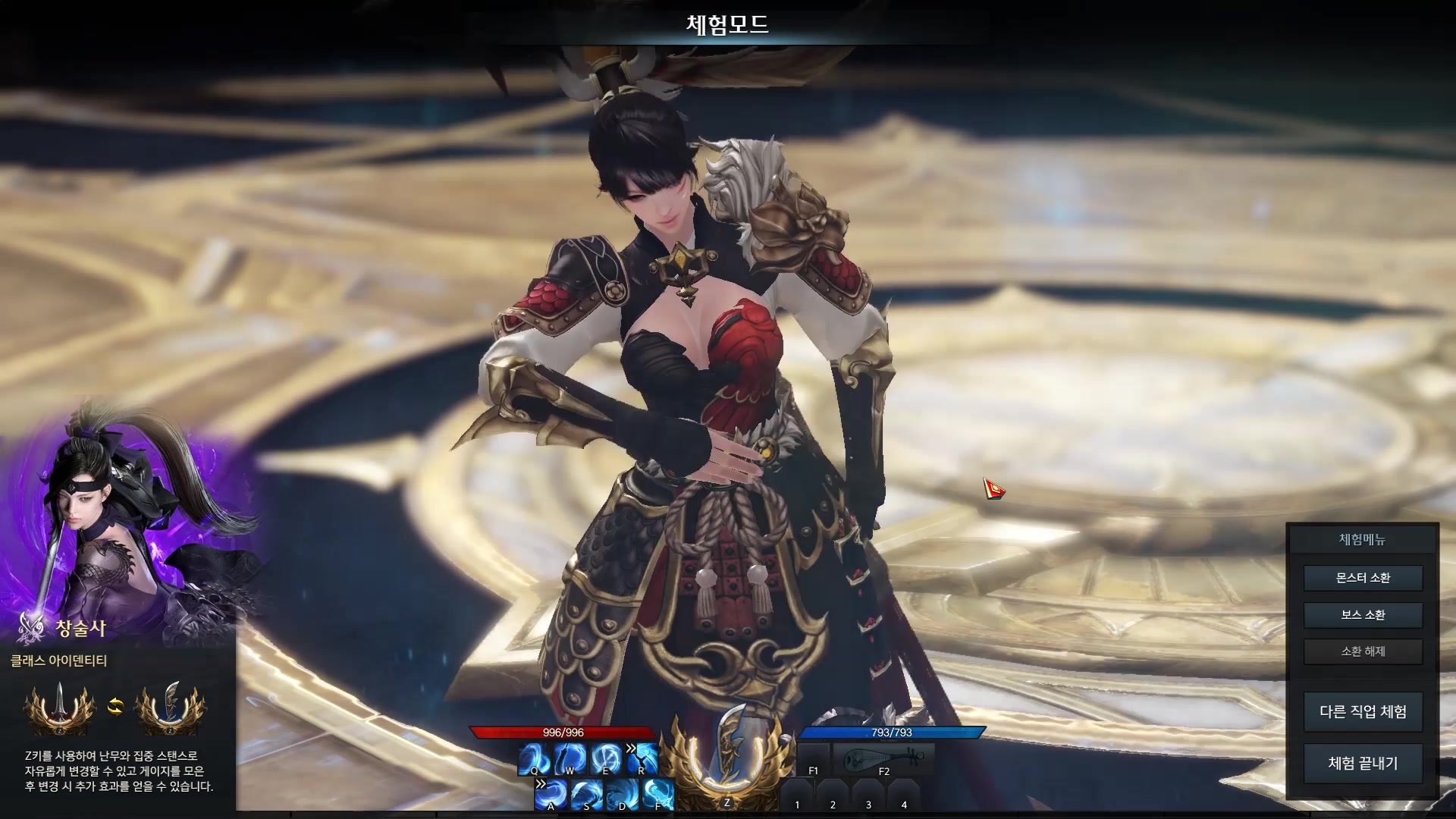Trigger the F skill icon
The height and width of the screenshot is (819, 1456).
[658, 795]
